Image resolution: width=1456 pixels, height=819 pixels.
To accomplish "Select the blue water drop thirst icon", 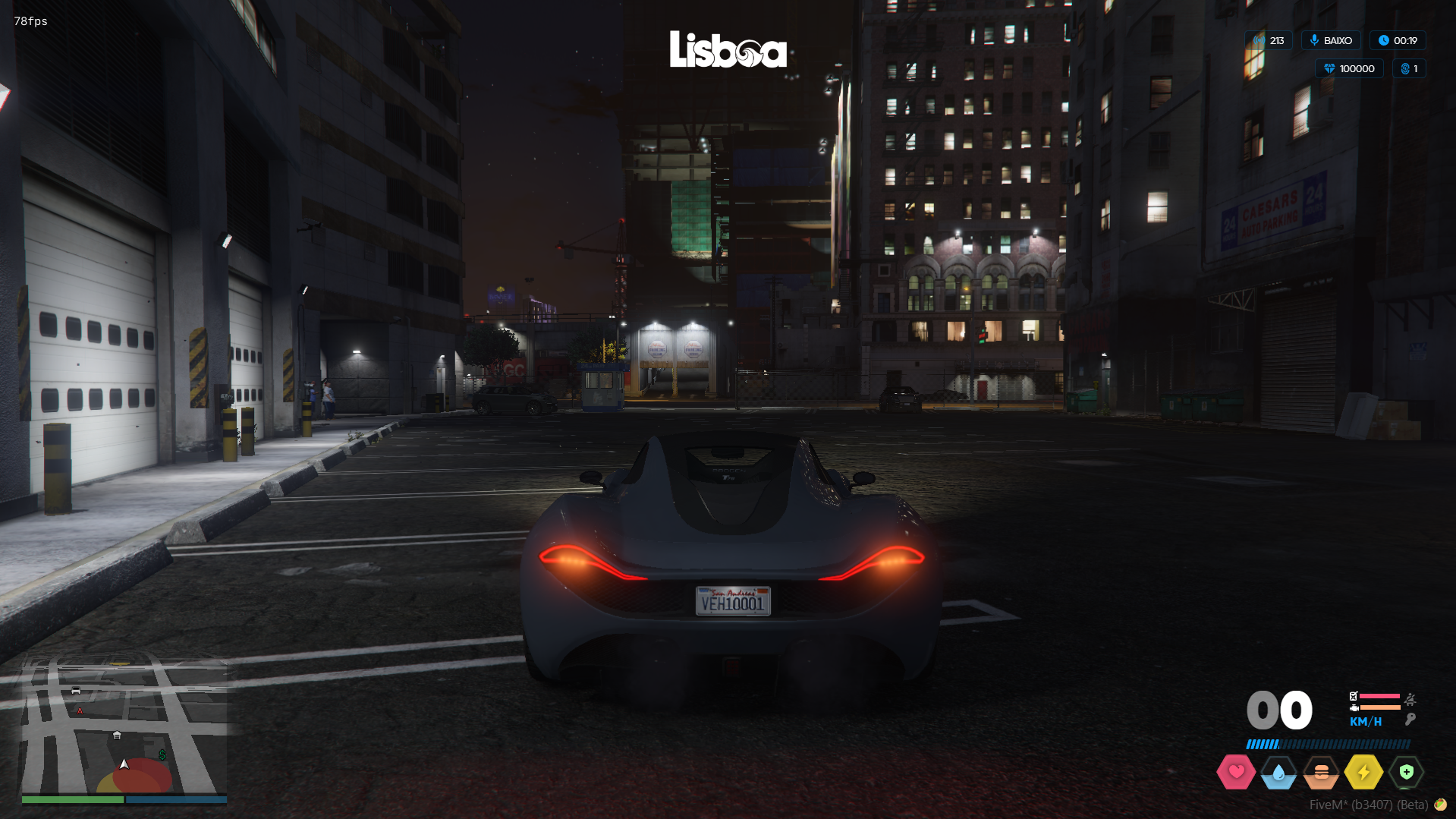I will 1278,773.
